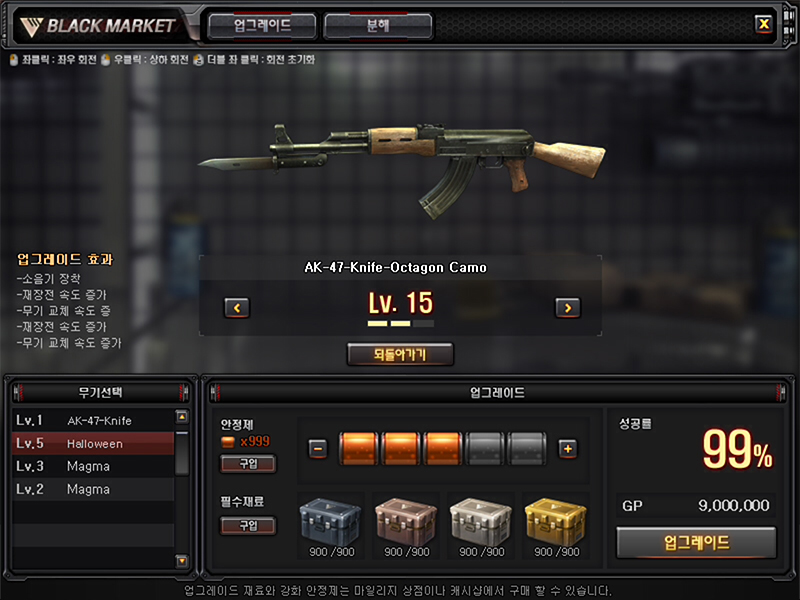
Task: Select the Lv.1 AK-47-Knife row
Action: [x=93, y=420]
